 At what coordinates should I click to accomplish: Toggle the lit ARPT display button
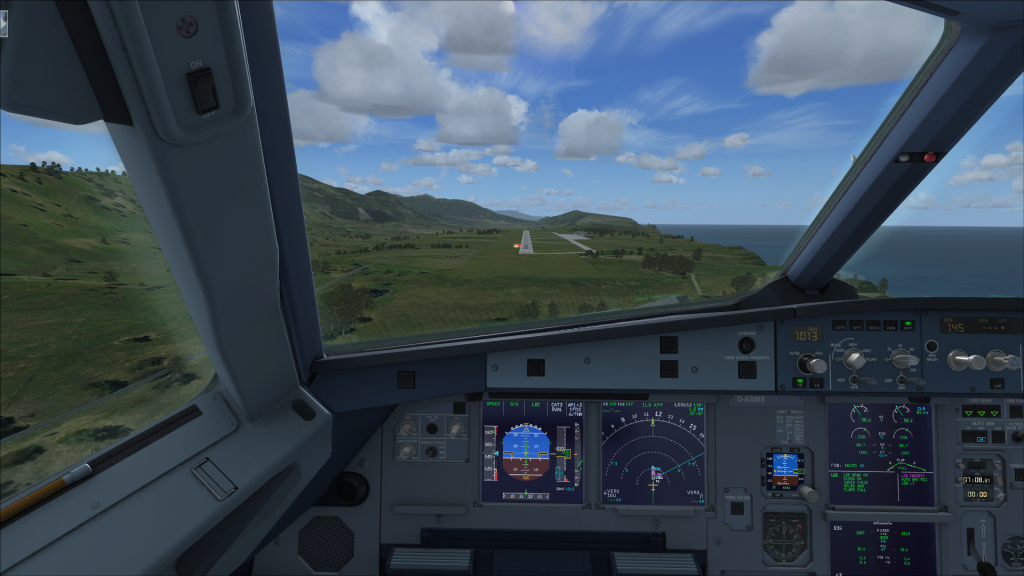pyautogui.click(x=907, y=325)
